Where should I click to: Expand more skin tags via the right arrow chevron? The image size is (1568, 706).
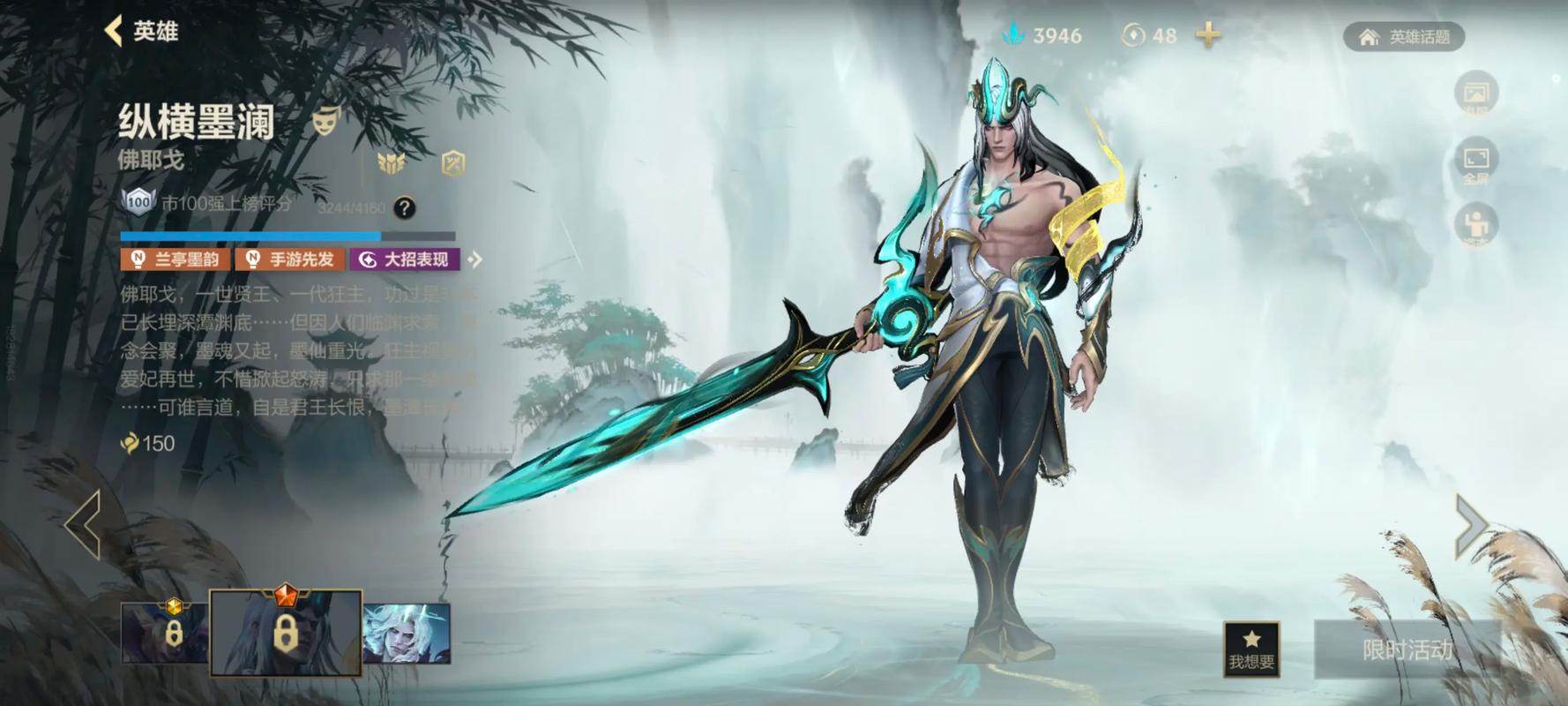[476, 259]
